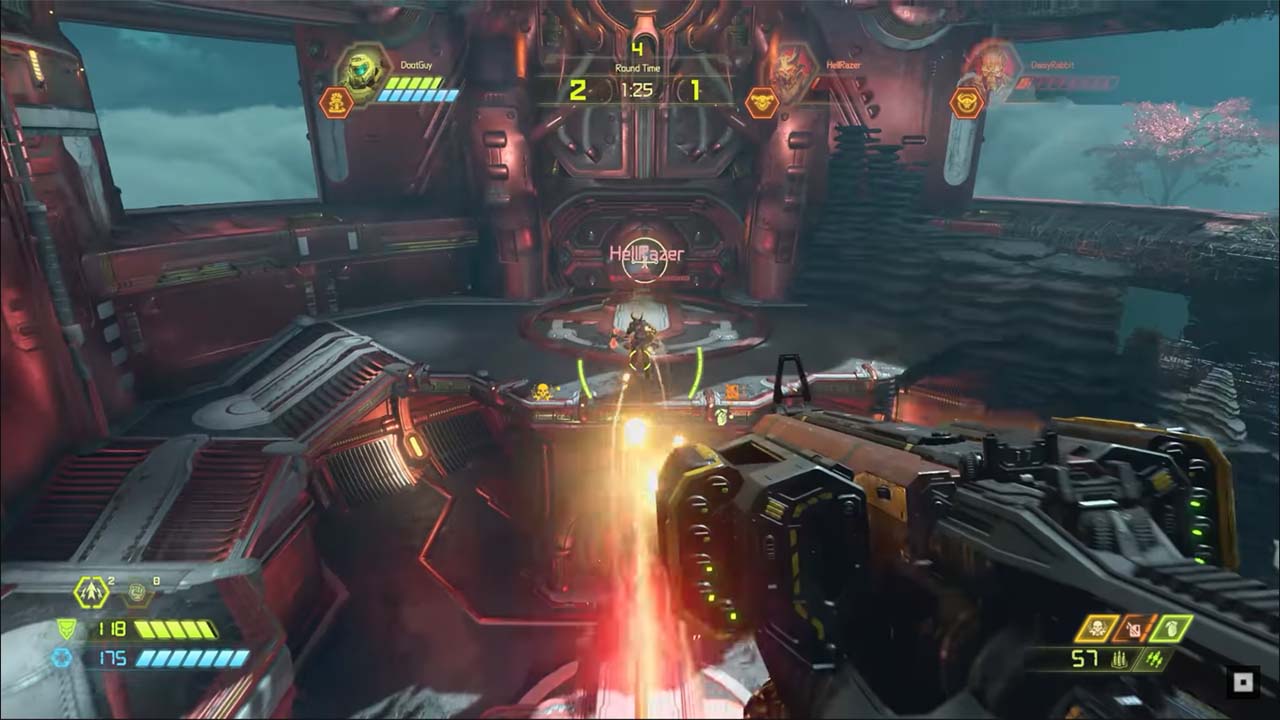Click the orange demon emblem beside HellRazer
The image size is (1280, 720).
762,102
